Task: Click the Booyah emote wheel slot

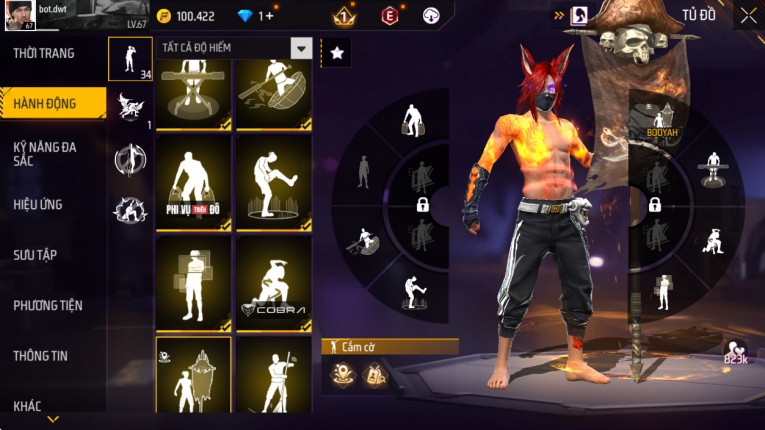Action: pos(661,121)
